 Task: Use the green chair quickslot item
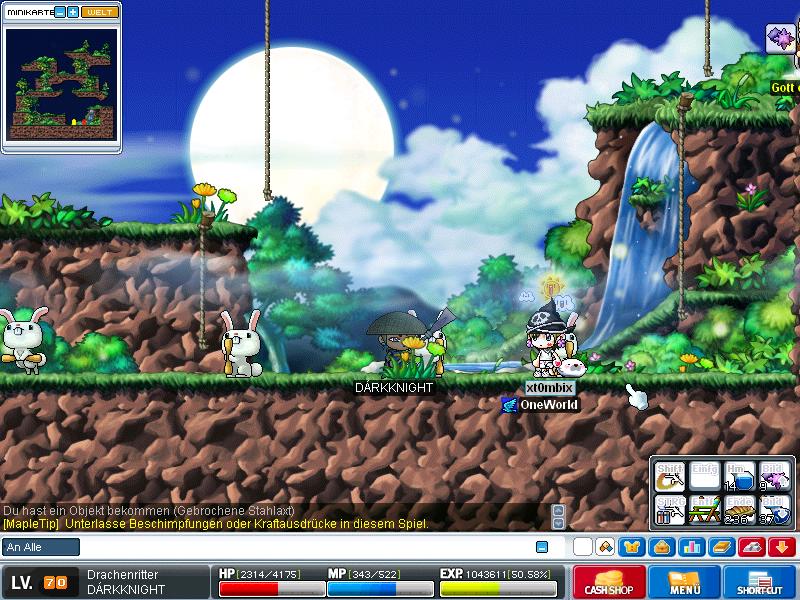tap(704, 511)
